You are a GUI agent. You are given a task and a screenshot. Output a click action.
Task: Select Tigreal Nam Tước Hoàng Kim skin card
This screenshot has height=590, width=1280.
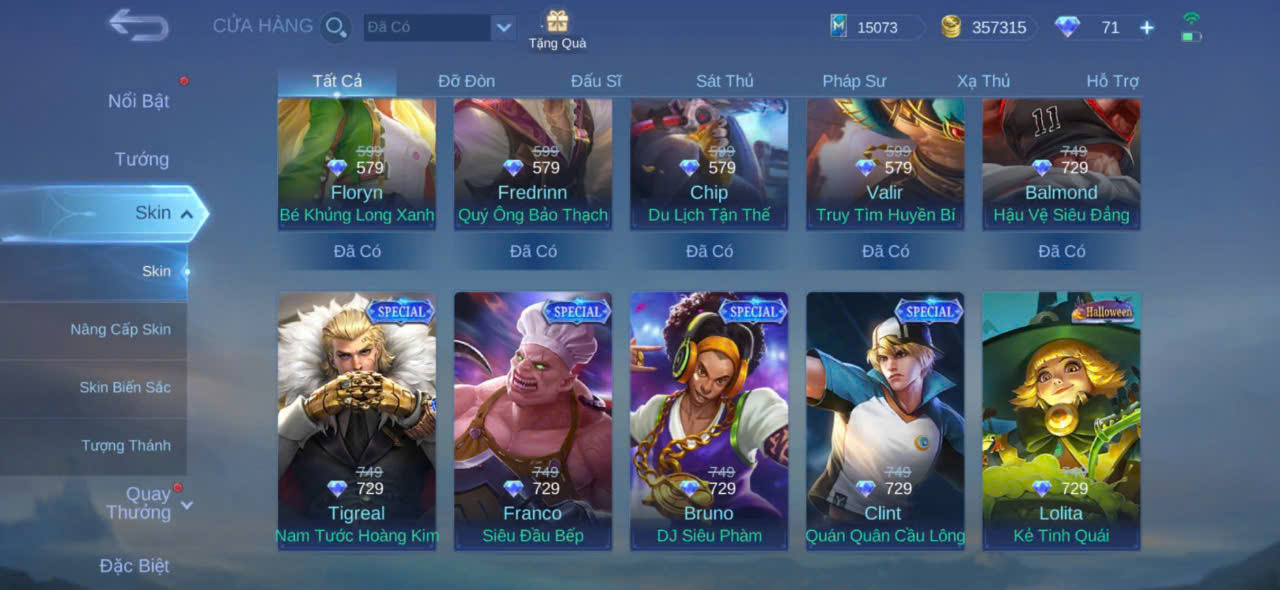[357, 420]
